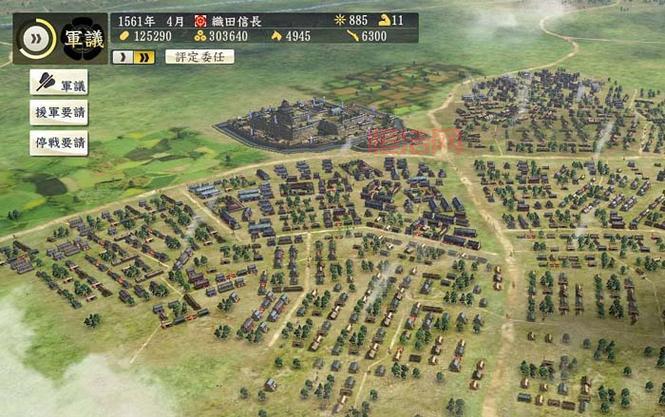The width and height of the screenshot is (665, 417).
Task: Open the 評定委任 delegation button
Action: [199, 57]
